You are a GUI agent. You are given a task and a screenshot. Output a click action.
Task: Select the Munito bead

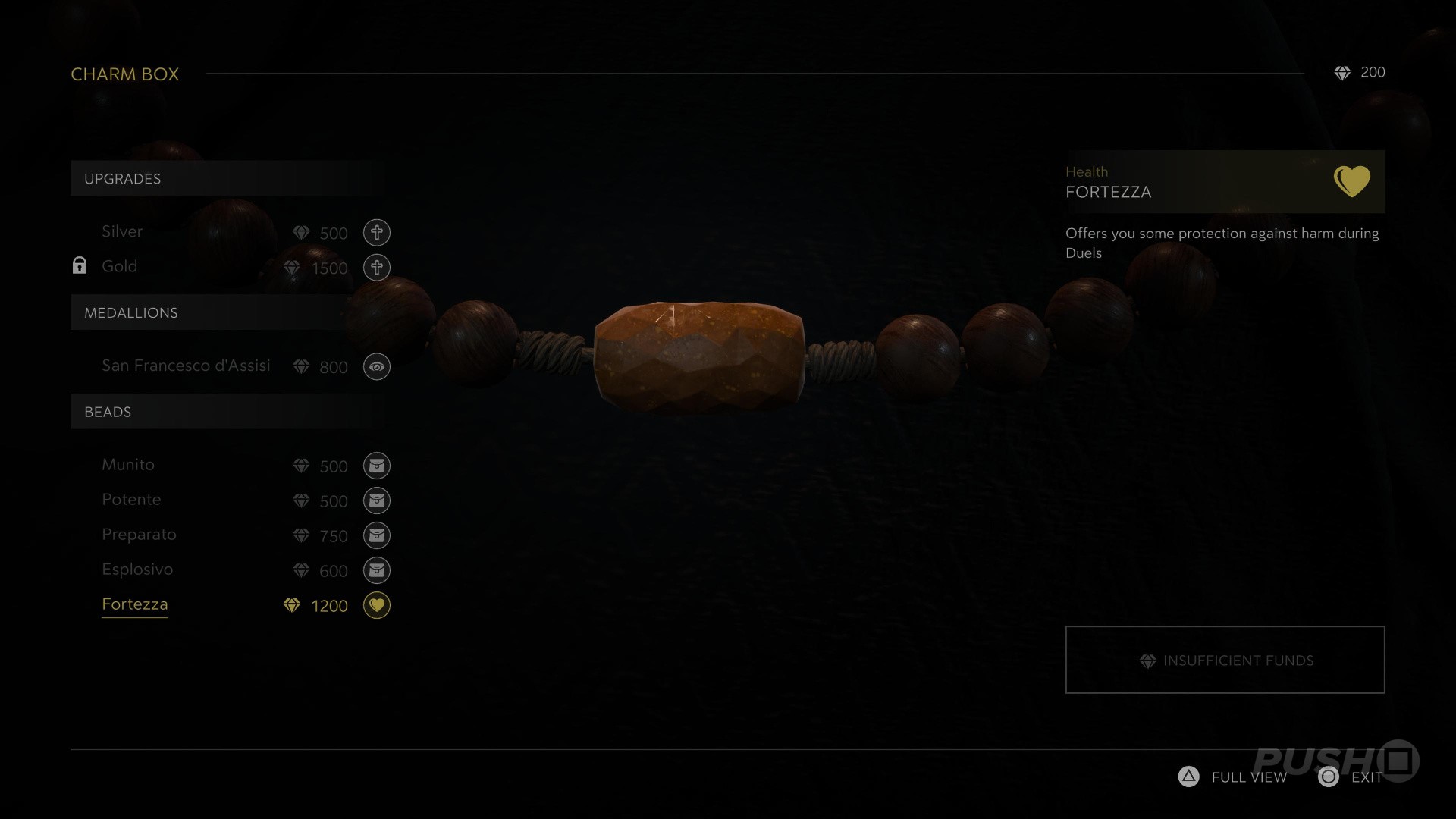point(128,465)
